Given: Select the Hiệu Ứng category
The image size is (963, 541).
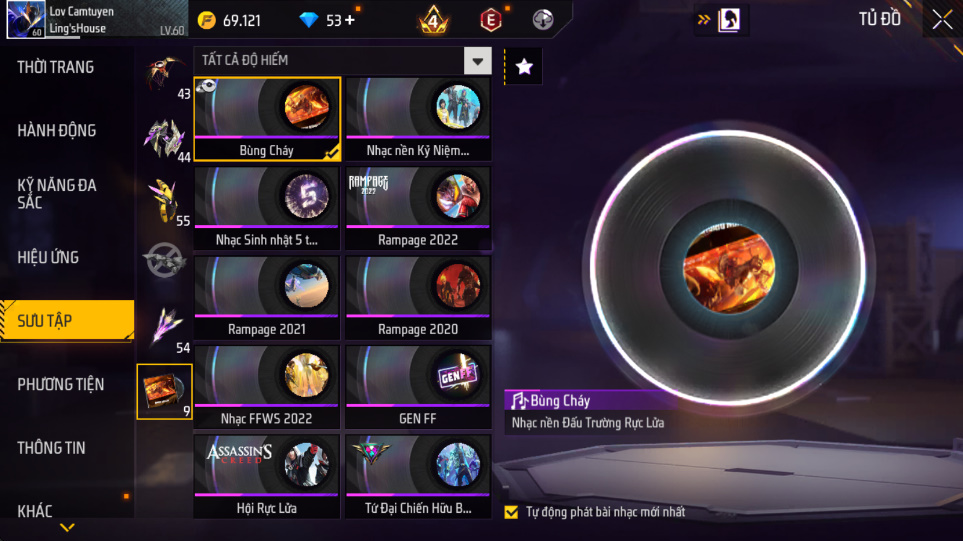Looking at the screenshot, I should (x=48, y=257).
